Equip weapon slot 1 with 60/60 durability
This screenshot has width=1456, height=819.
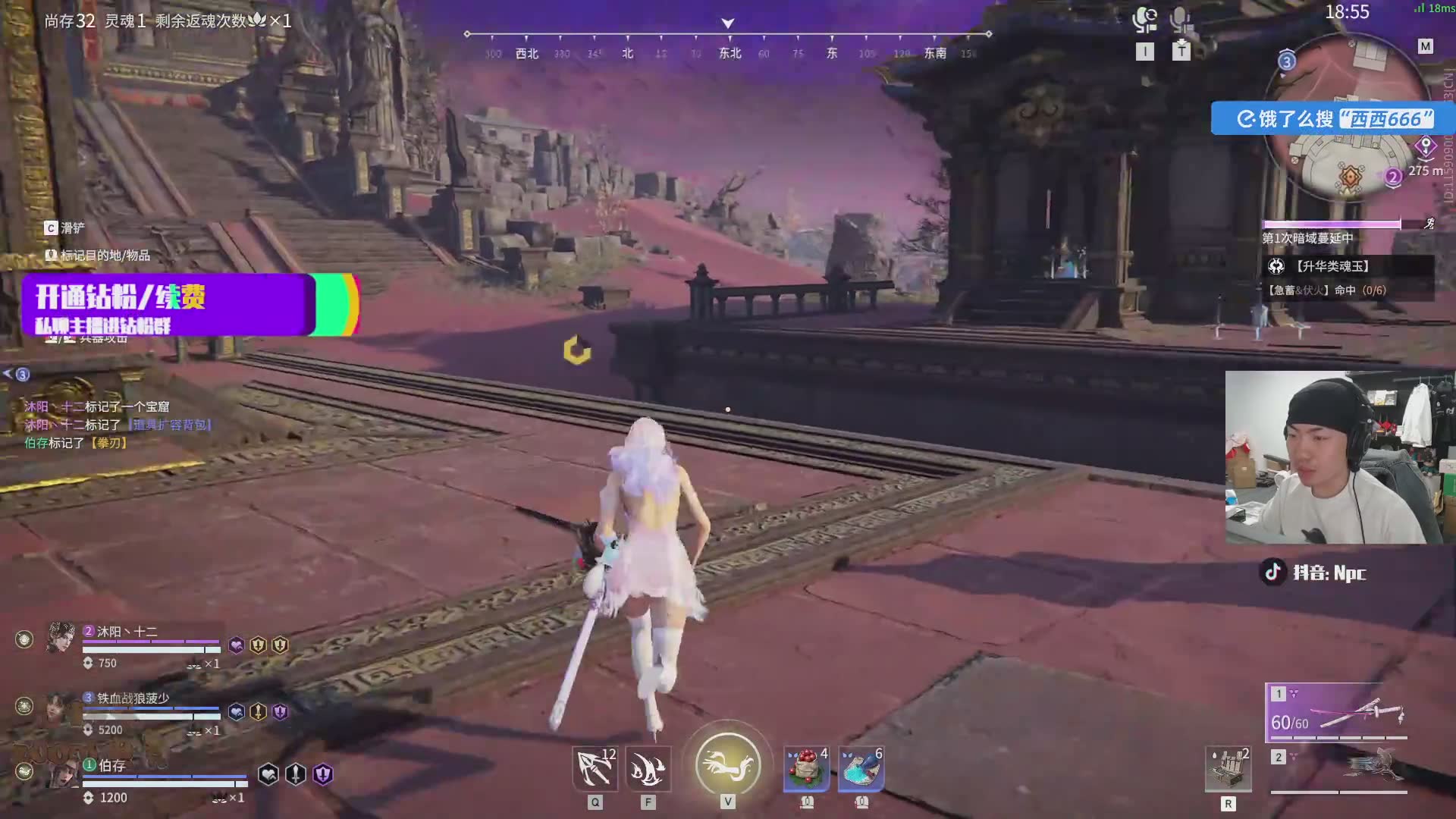1336,713
